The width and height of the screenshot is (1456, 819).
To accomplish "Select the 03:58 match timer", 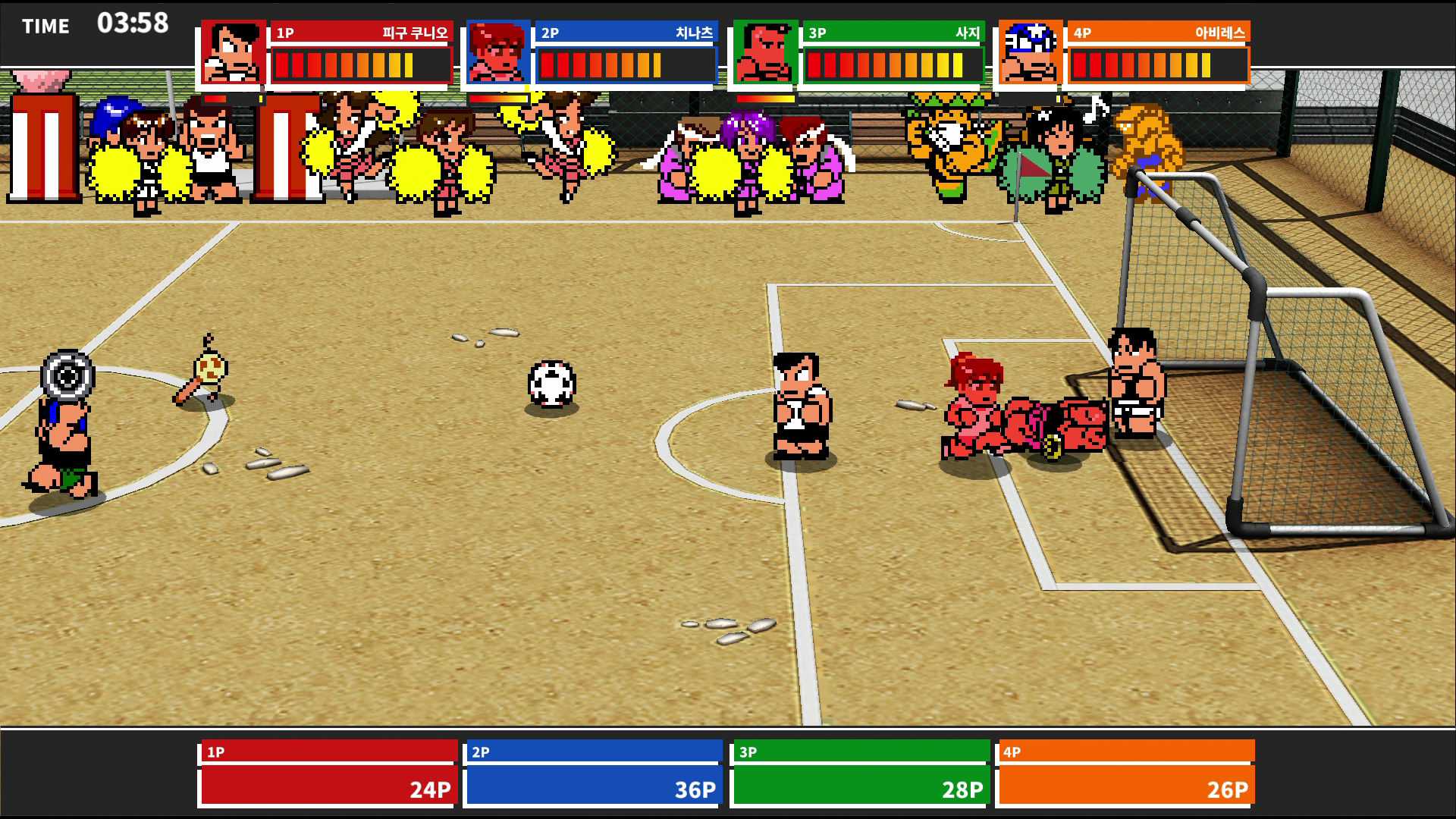I will 133,23.
